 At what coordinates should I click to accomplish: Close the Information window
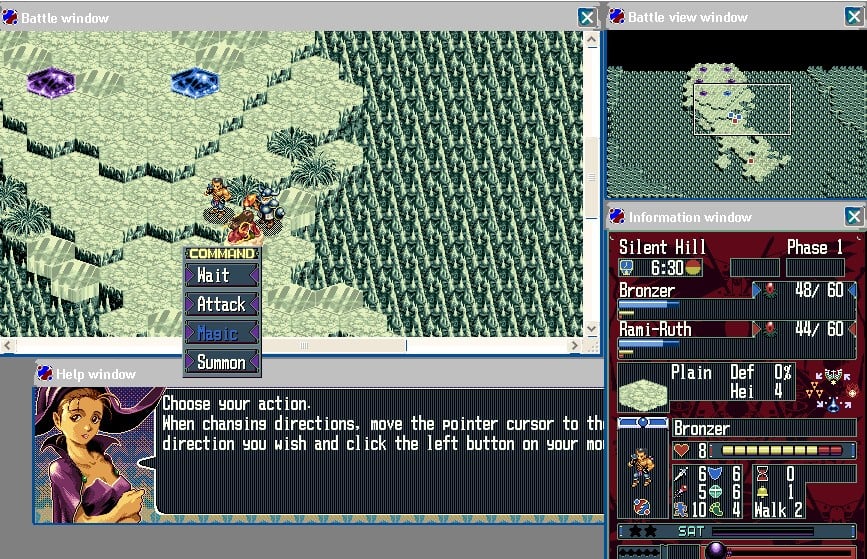tap(853, 217)
